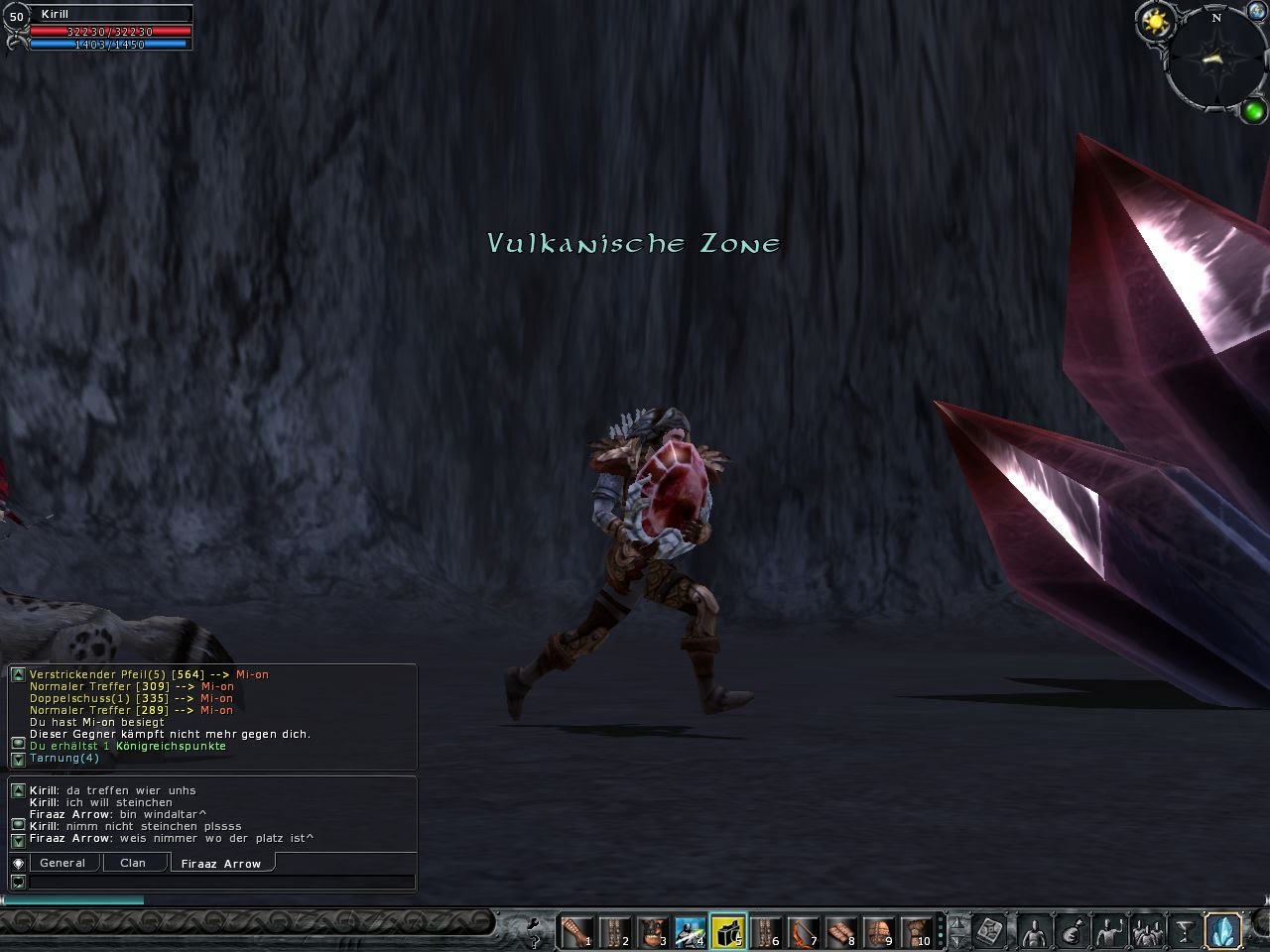Viewport: 1270px width, 952px height.
Task: Click the green orb beside the minimap
Action: (x=1253, y=110)
